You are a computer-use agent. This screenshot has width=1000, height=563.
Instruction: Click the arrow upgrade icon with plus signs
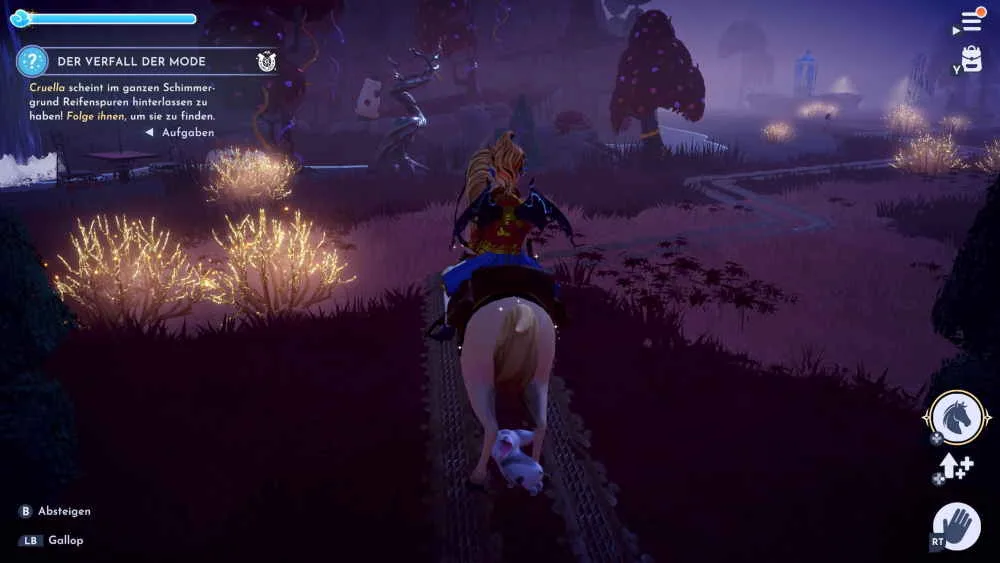point(954,468)
